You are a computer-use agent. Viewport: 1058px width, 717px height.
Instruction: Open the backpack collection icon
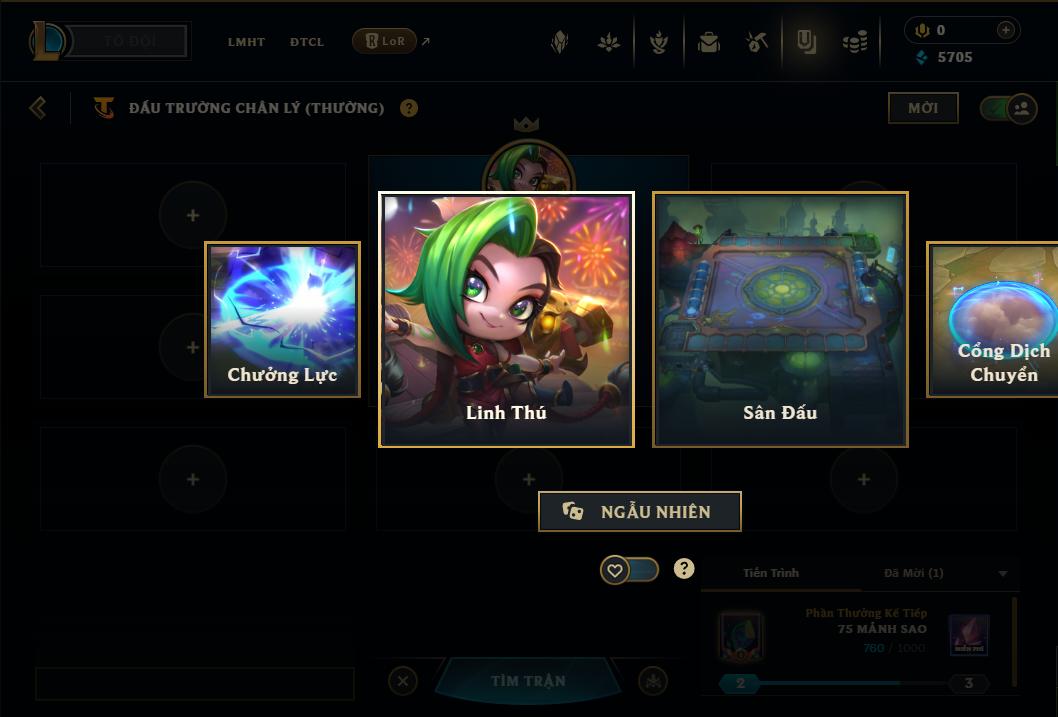coord(709,42)
